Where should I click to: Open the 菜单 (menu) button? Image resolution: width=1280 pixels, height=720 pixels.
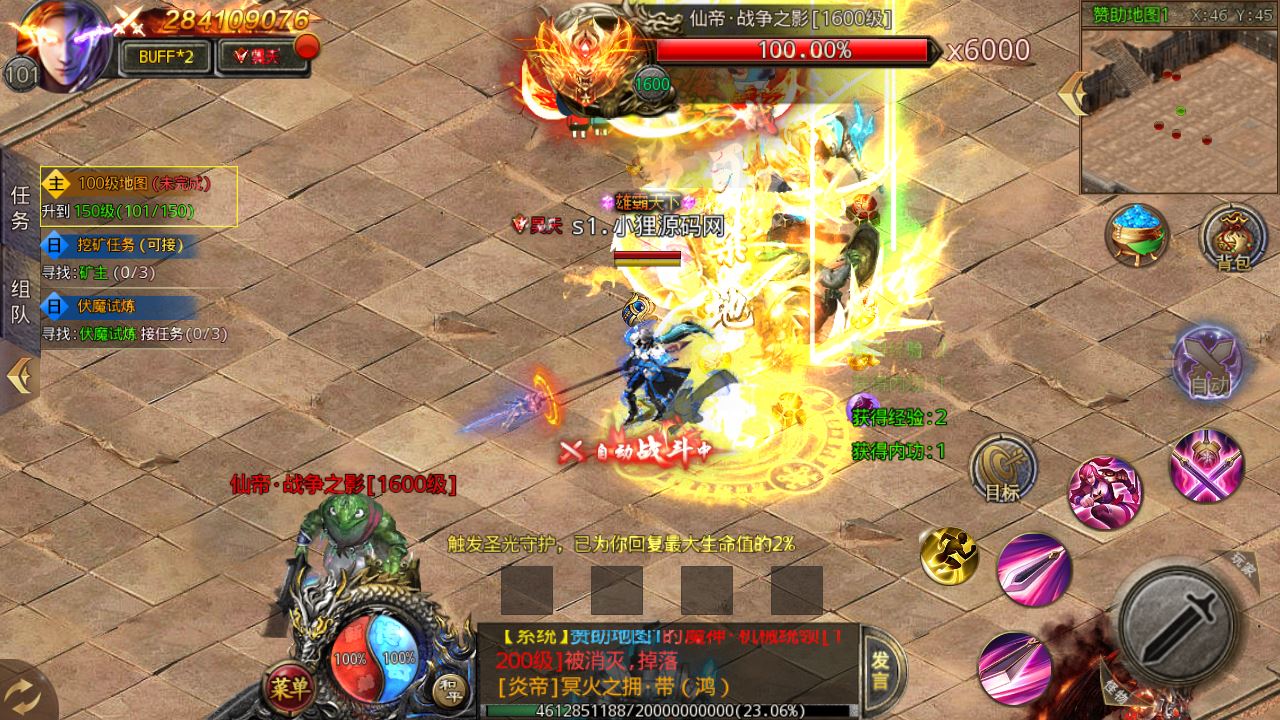[x=288, y=687]
